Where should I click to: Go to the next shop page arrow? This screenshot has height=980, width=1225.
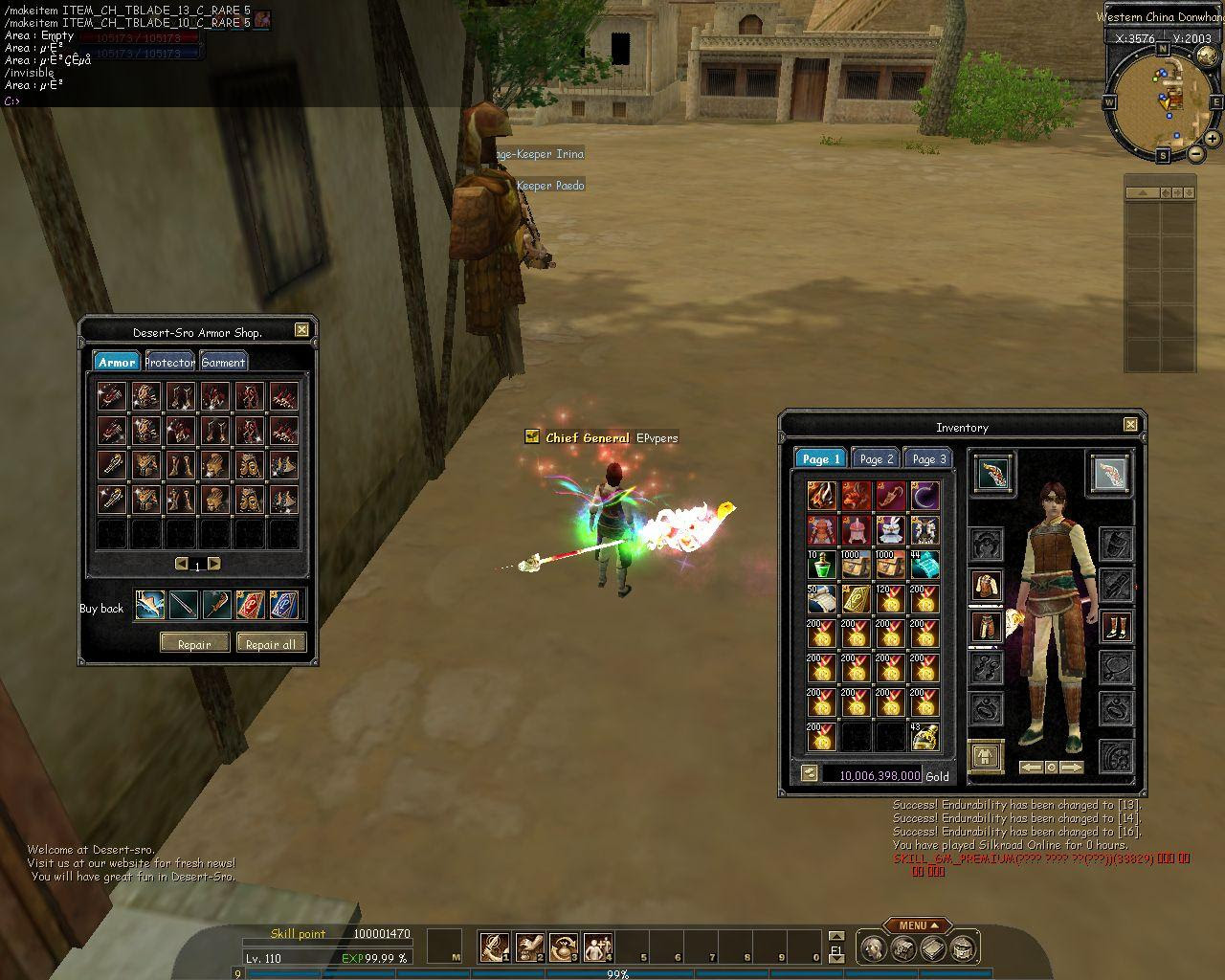214,564
